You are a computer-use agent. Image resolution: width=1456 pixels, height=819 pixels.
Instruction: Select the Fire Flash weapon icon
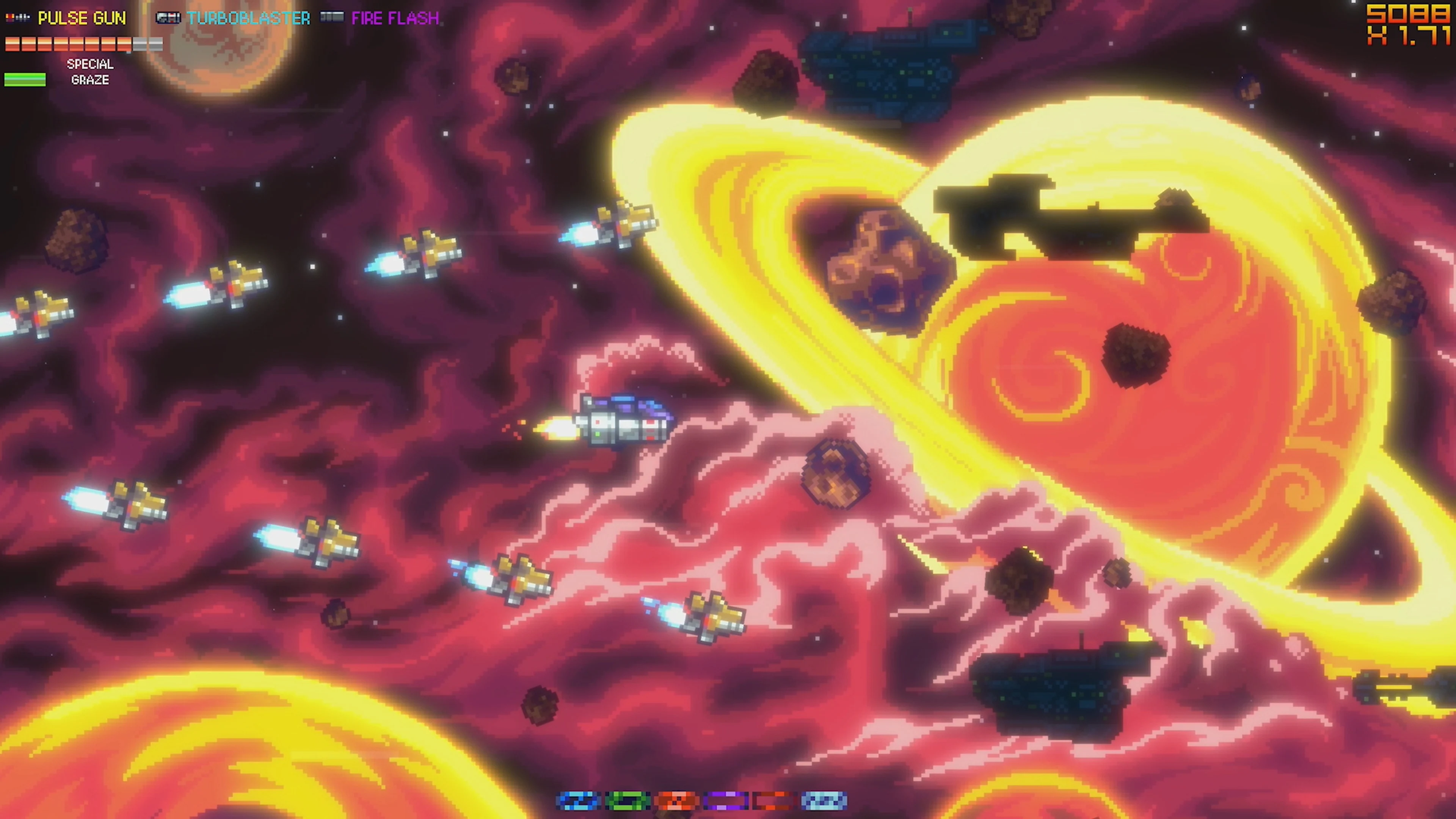pyautogui.click(x=333, y=17)
